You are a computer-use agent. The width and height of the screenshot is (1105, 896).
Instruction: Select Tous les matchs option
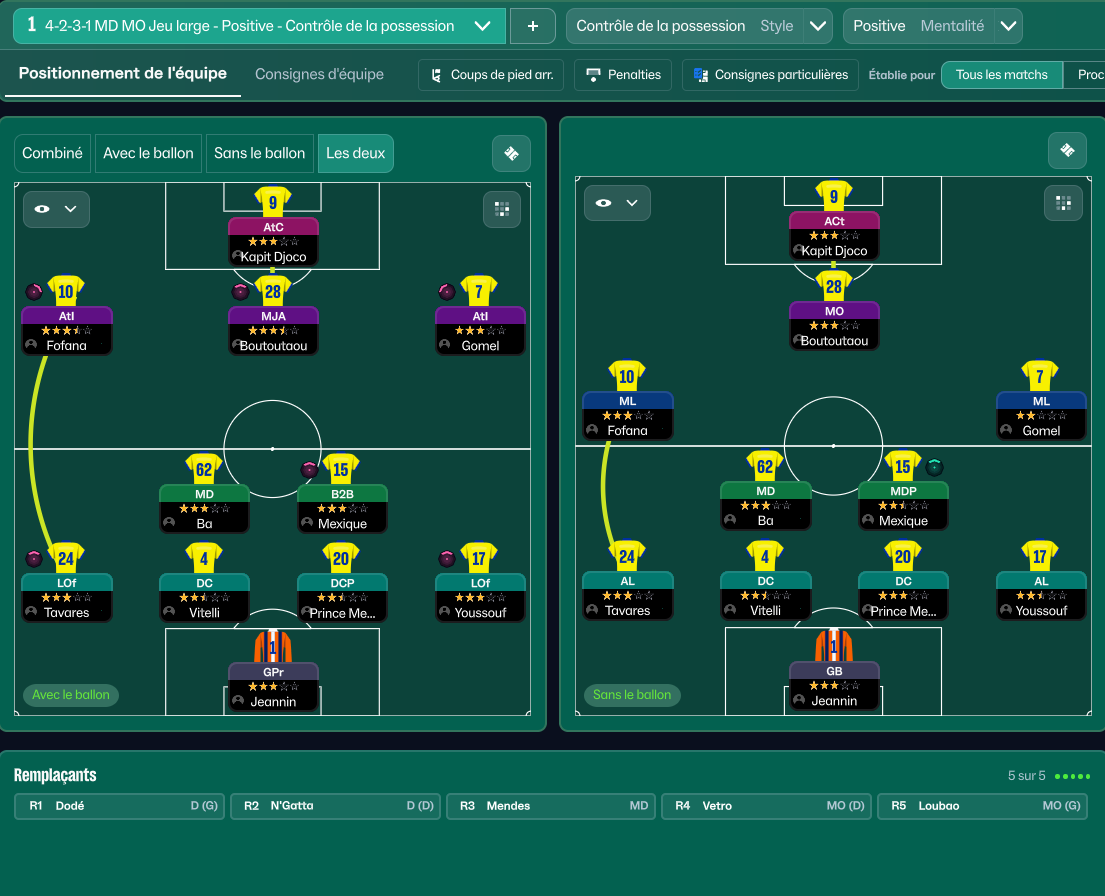pos(1001,75)
